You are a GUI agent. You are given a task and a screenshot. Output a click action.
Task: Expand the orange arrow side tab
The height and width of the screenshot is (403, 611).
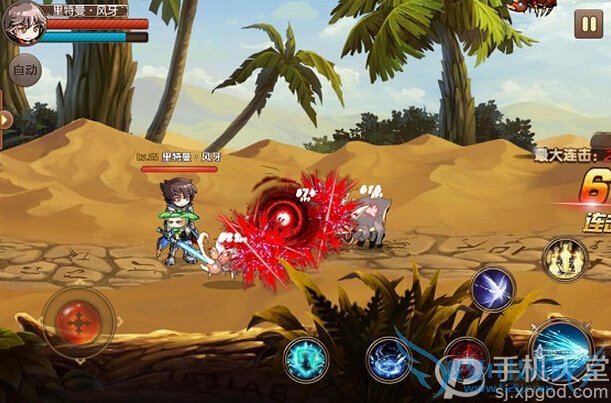(x=6, y=120)
